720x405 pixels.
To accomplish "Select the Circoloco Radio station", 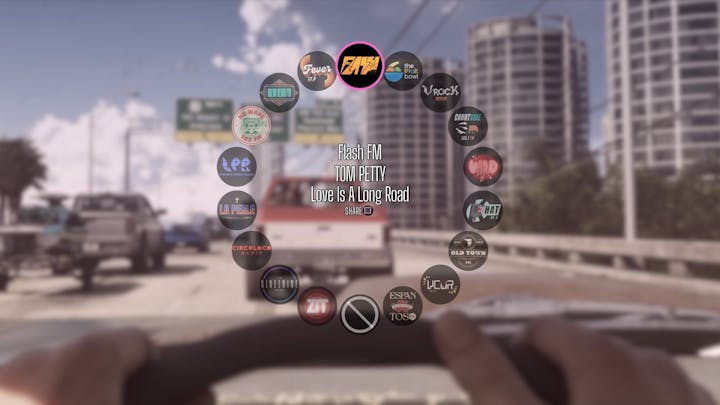I will [x=252, y=250].
